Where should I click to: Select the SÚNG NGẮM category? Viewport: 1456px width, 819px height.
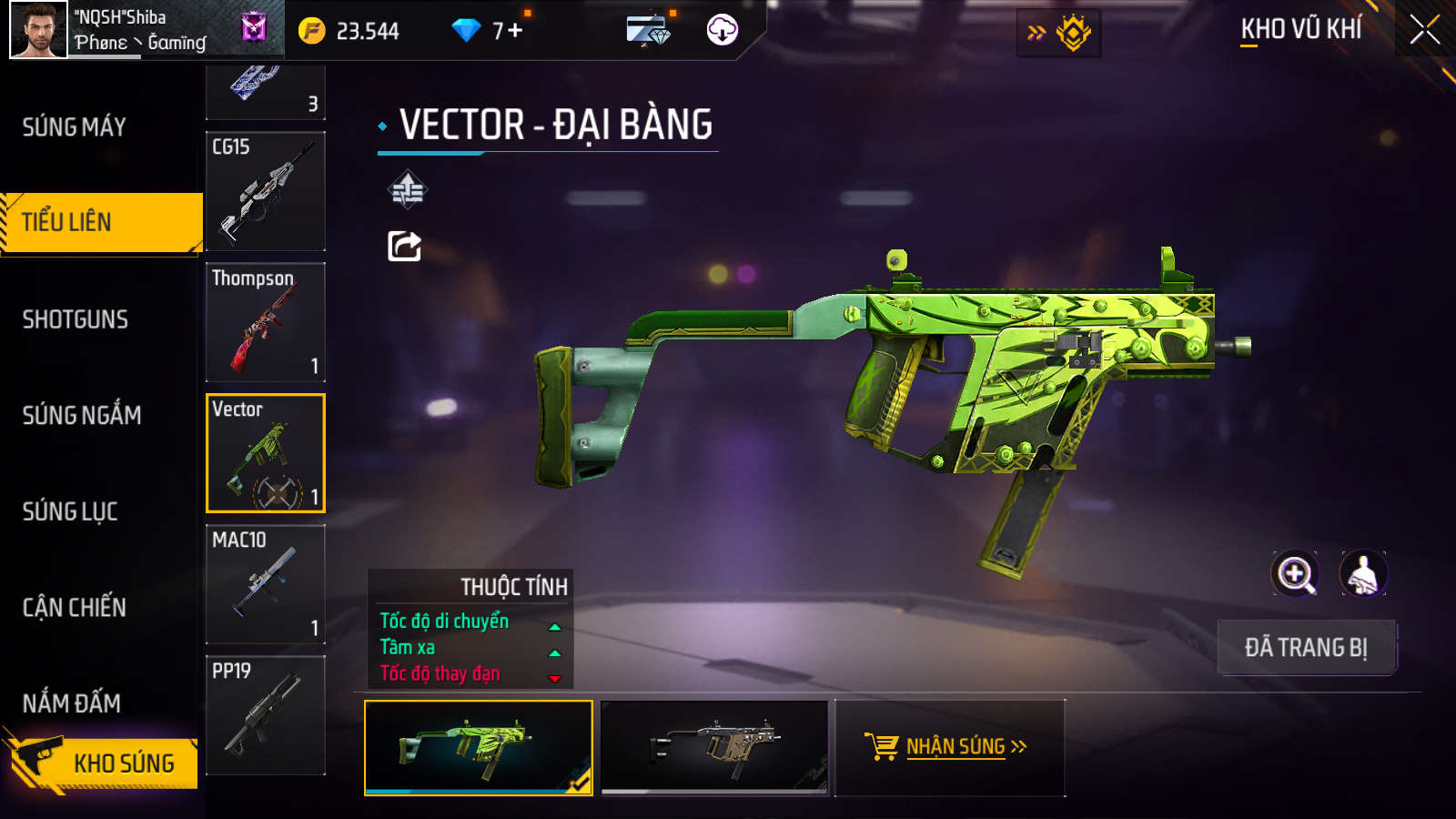82,416
